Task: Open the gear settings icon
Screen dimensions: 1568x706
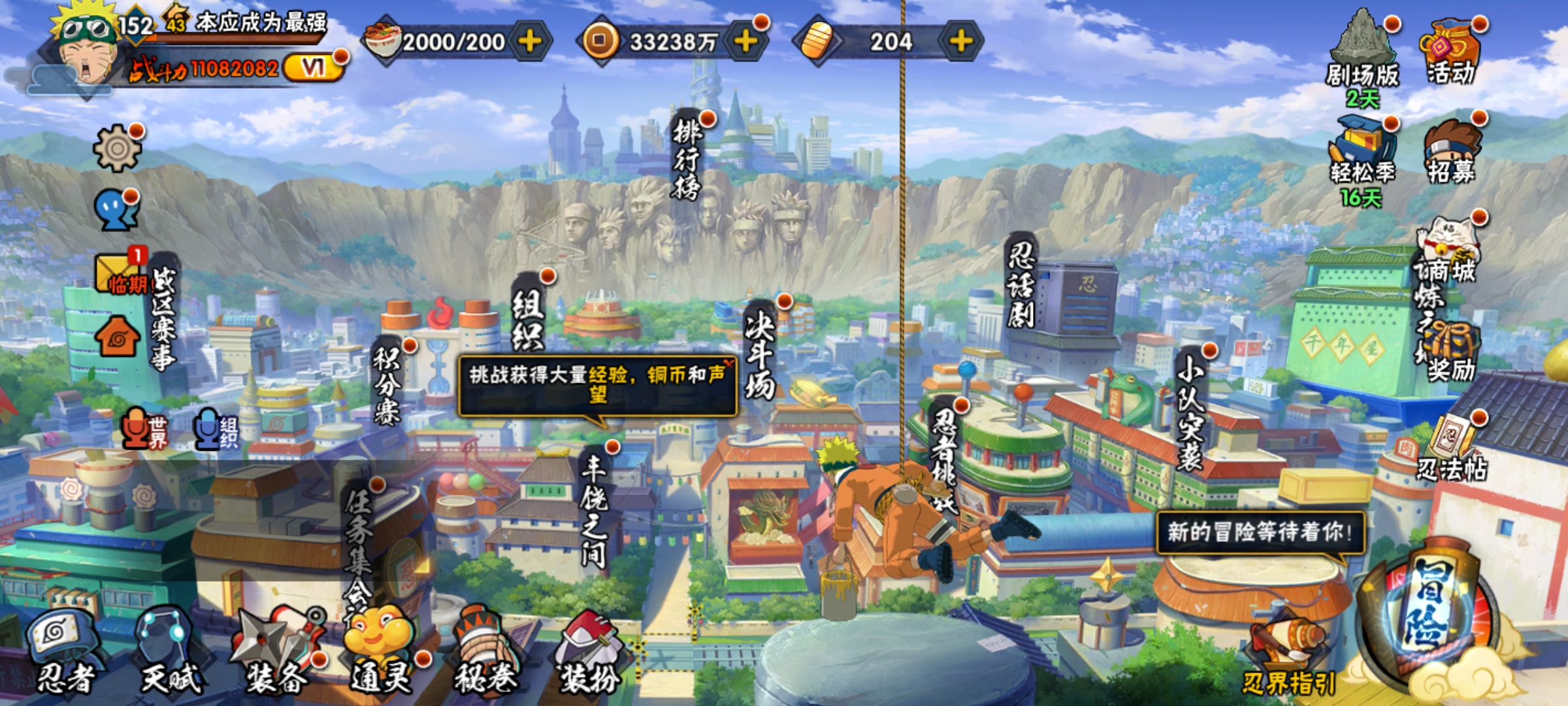Action: [x=117, y=148]
